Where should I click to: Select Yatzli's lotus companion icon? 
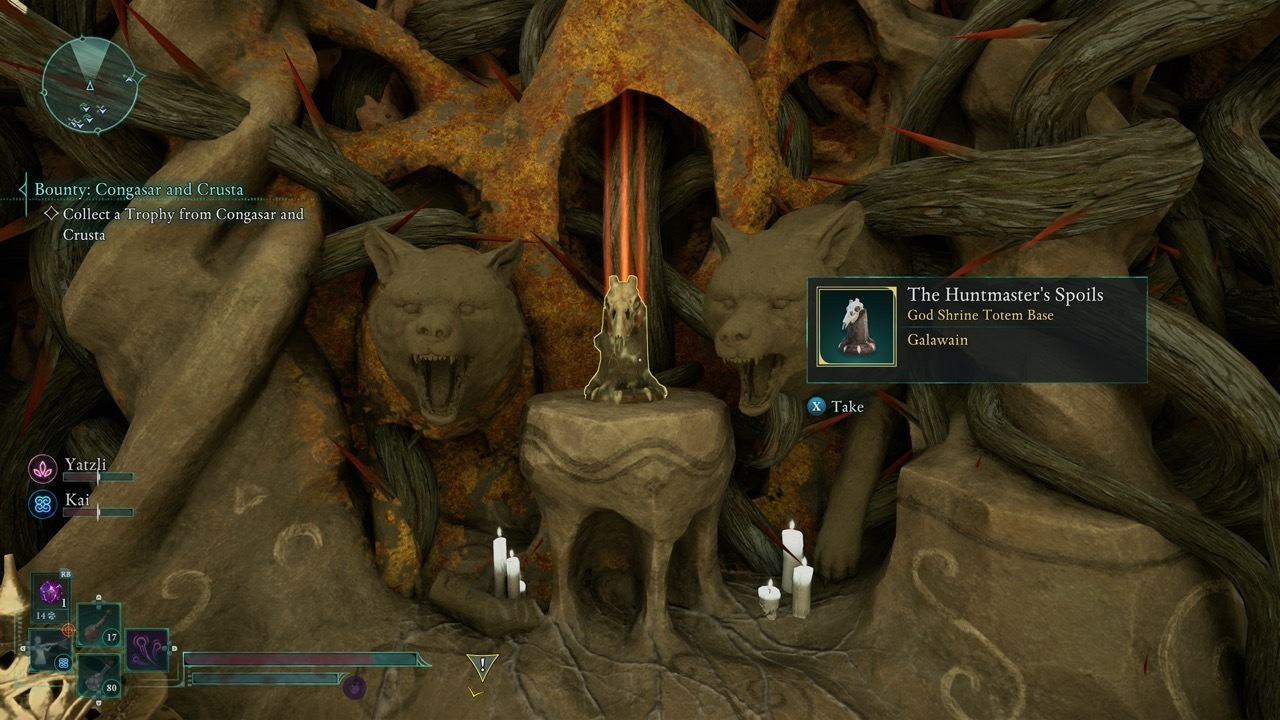click(x=43, y=467)
